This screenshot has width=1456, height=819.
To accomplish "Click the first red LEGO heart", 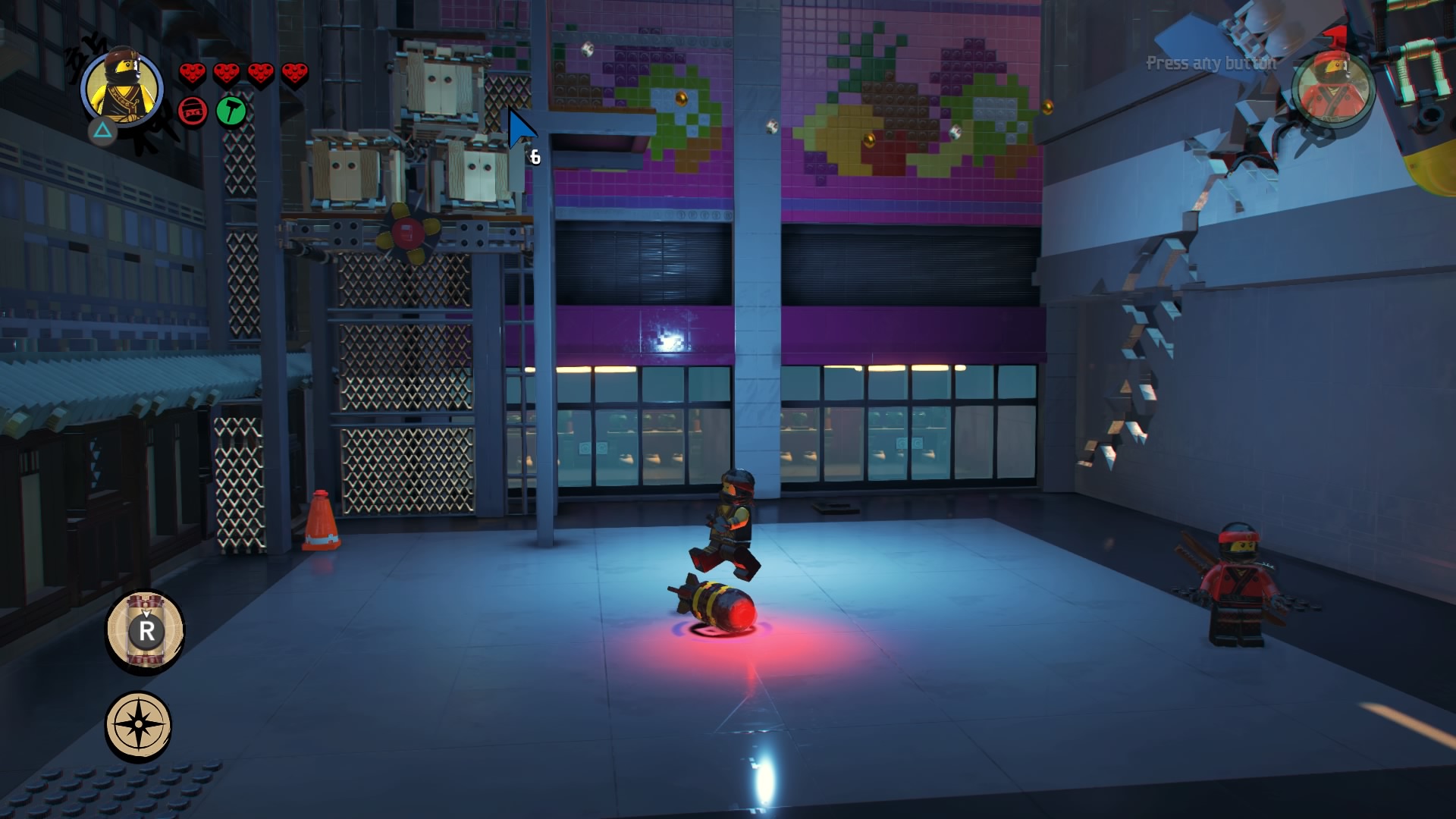I will (x=192, y=73).
